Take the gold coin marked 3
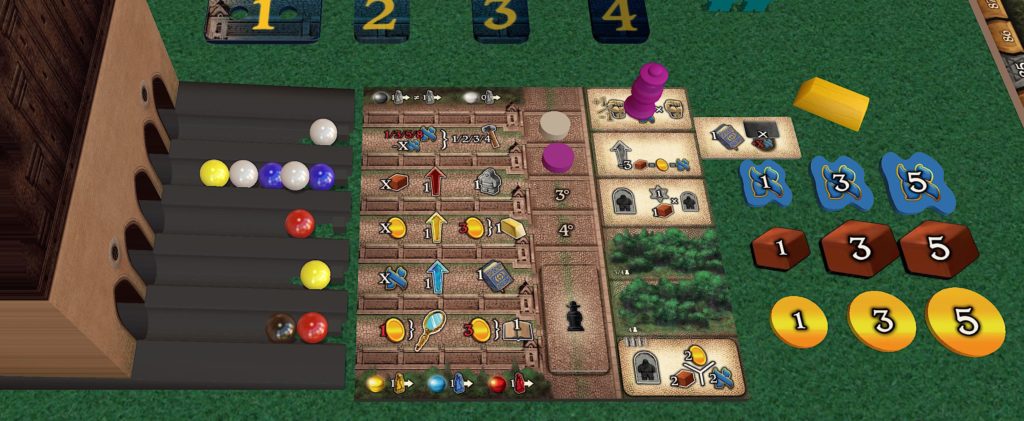The height and width of the screenshot is (421, 1024). [882, 323]
